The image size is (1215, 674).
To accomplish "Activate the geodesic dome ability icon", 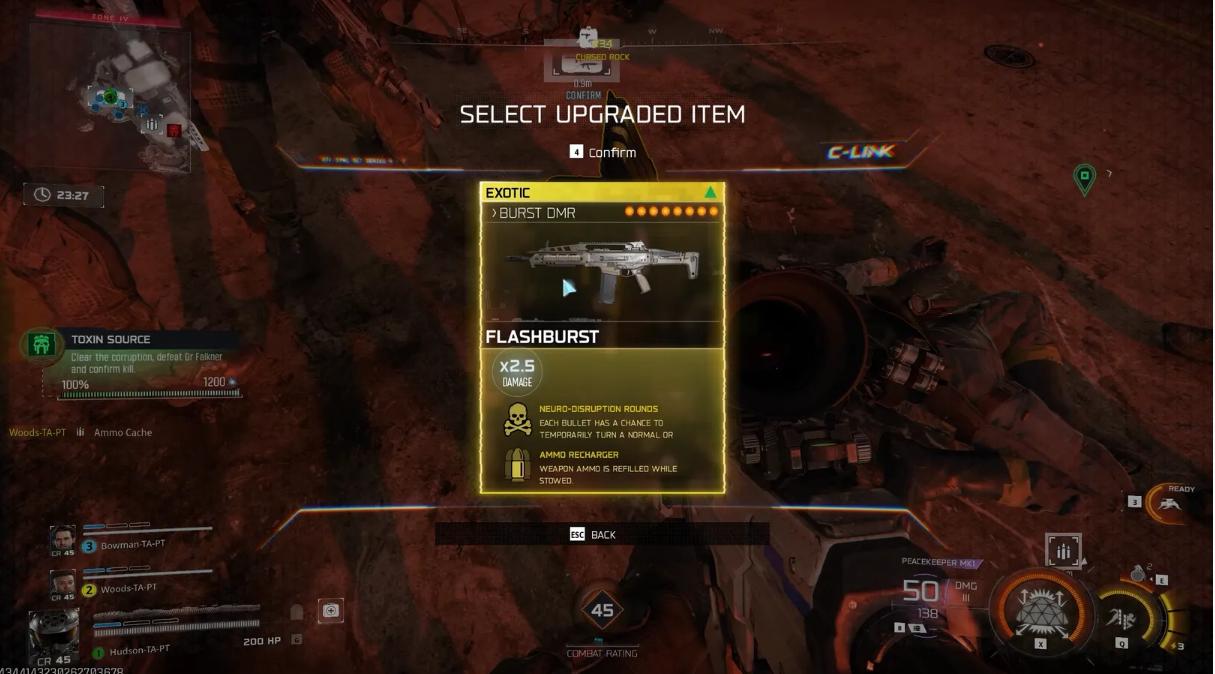I will tap(1041, 605).
